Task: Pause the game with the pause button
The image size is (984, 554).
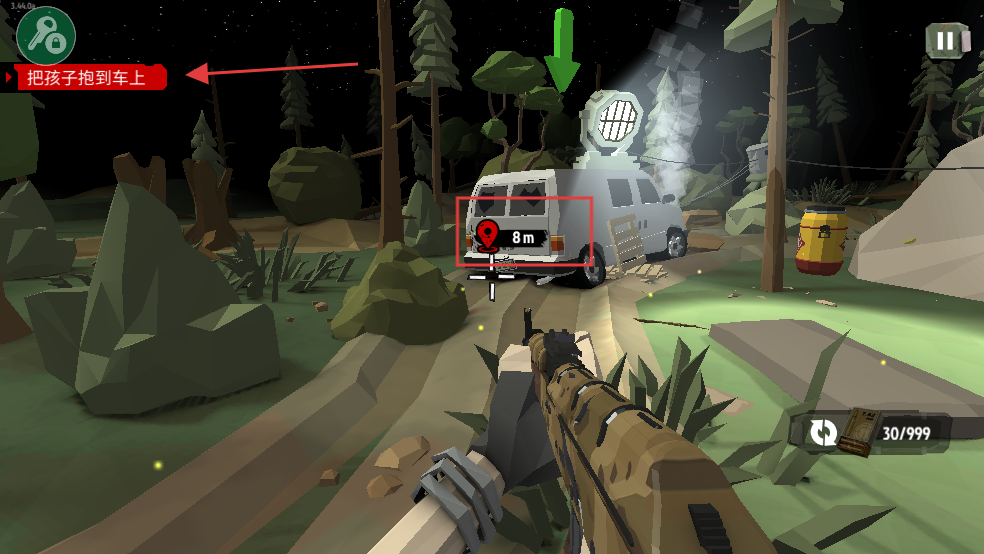Action: [x=945, y=41]
